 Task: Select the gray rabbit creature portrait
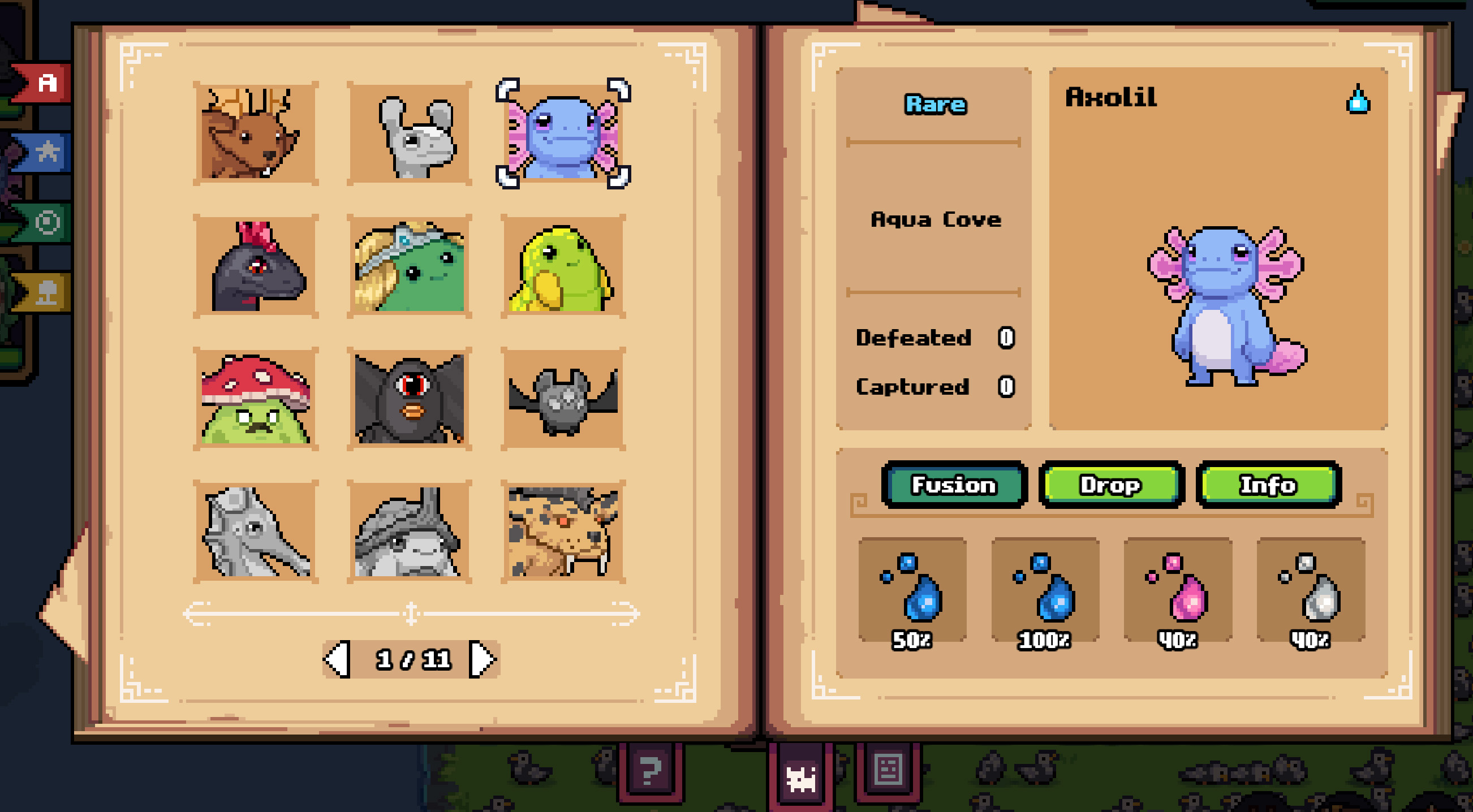pos(410,133)
